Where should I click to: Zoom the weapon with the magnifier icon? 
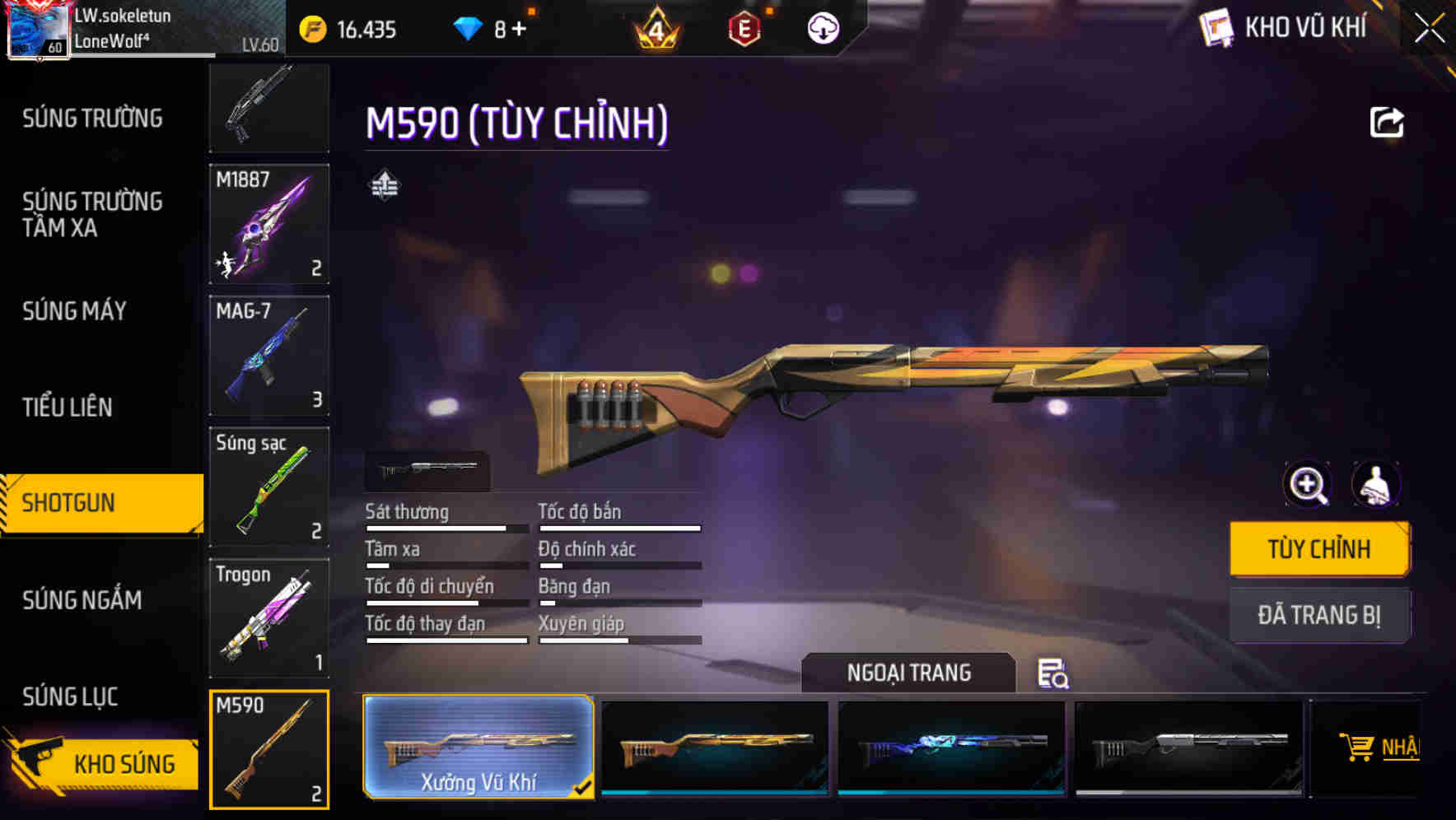coord(1308,485)
